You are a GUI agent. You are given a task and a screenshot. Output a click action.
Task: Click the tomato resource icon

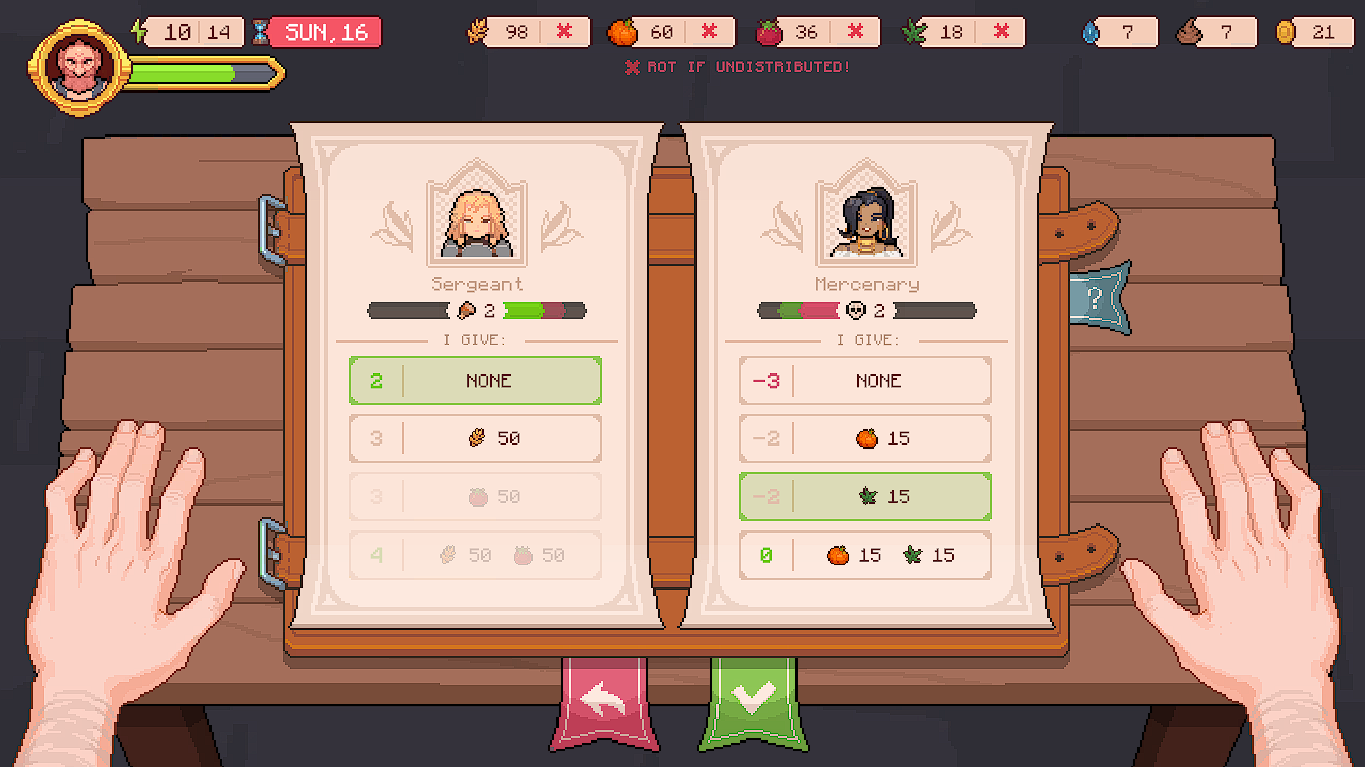click(770, 31)
